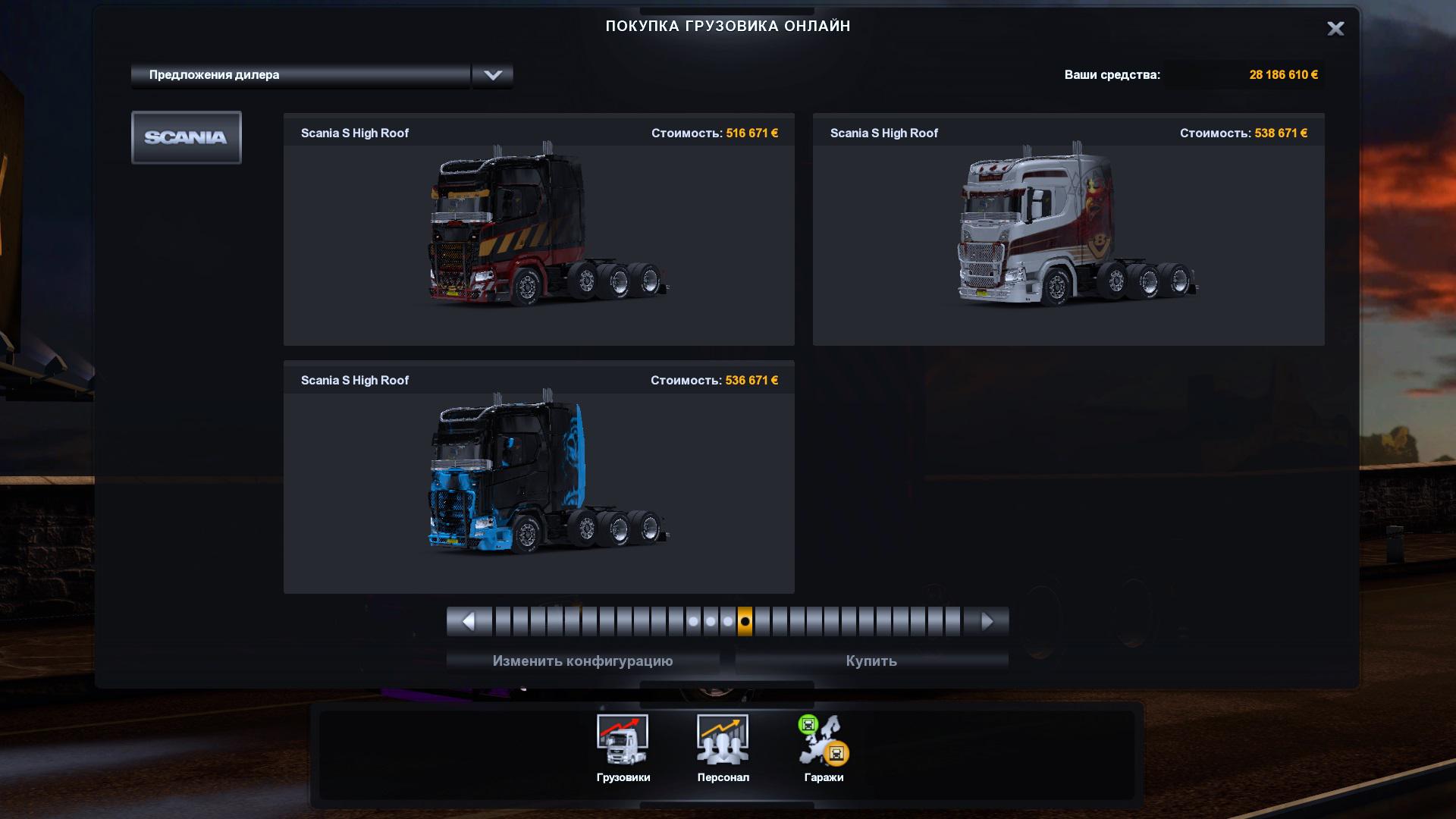Select the highlighted yellow page marker

[x=745, y=622]
